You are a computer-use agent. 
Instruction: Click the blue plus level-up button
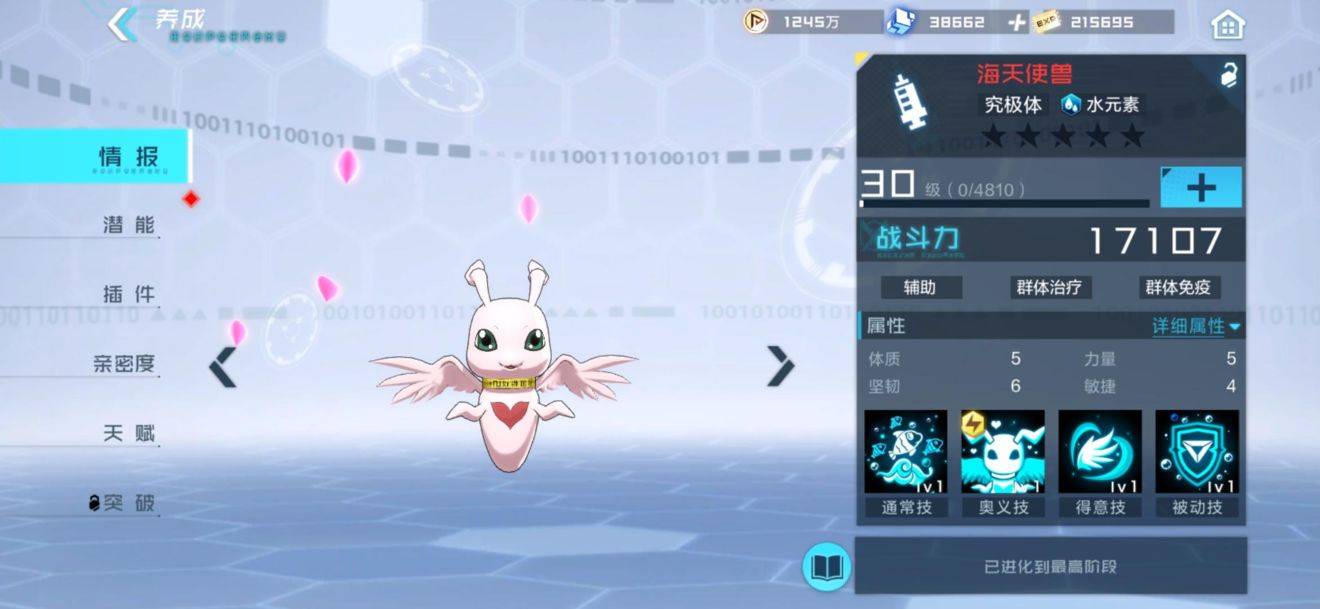click(x=1200, y=187)
